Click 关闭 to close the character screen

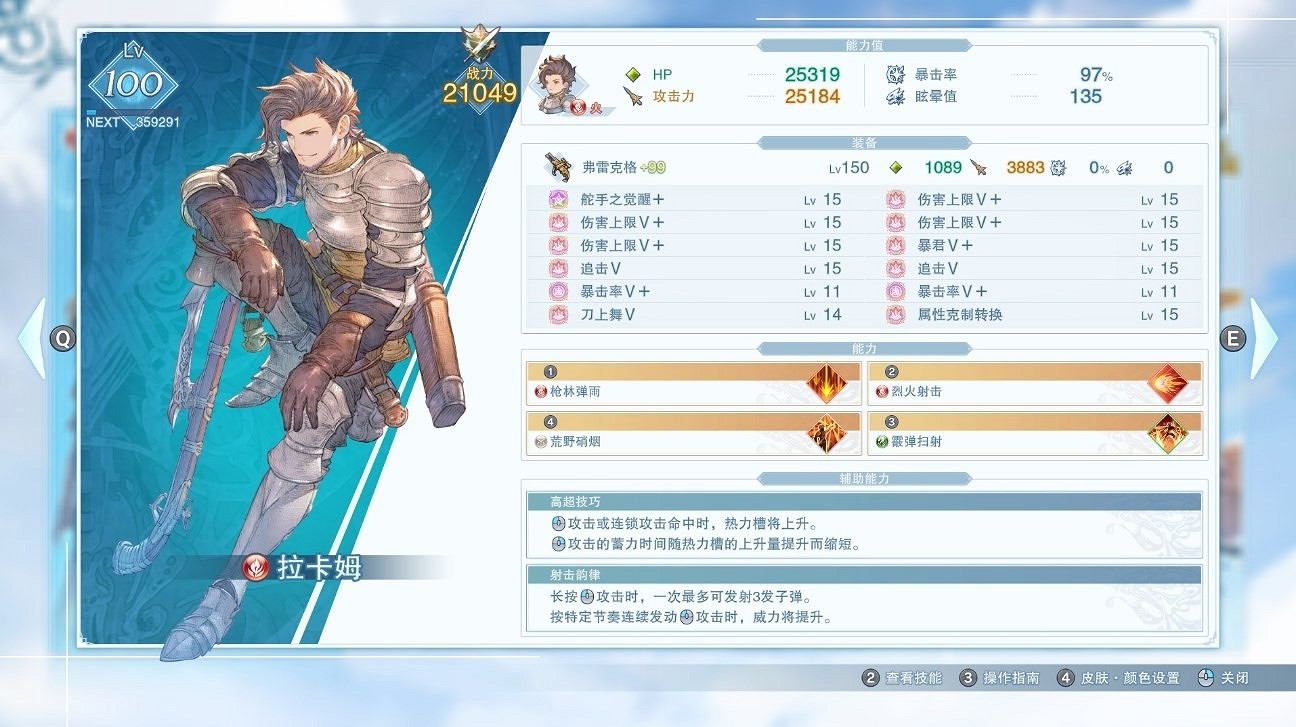pyautogui.click(x=1235, y=677)
